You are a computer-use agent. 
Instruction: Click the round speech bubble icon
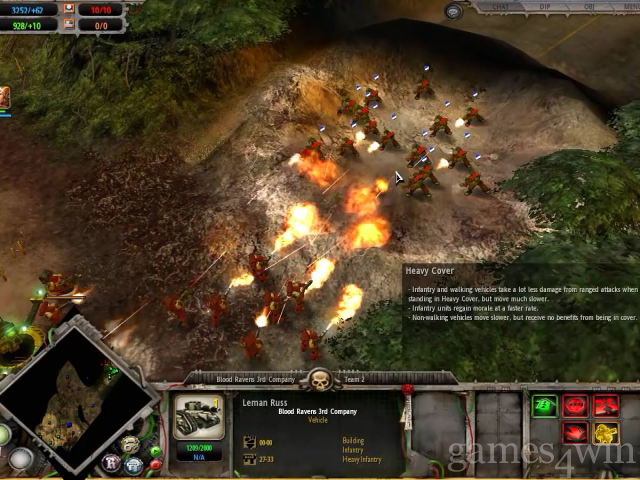(x=455, y=11)
